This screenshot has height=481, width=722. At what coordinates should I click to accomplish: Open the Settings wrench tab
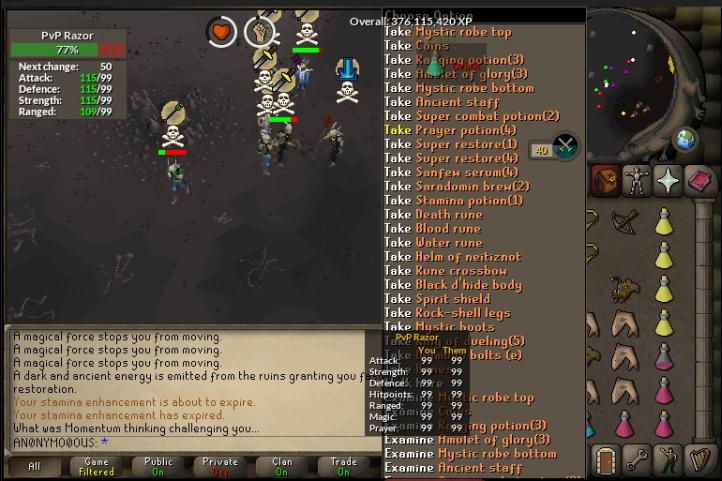638,460
